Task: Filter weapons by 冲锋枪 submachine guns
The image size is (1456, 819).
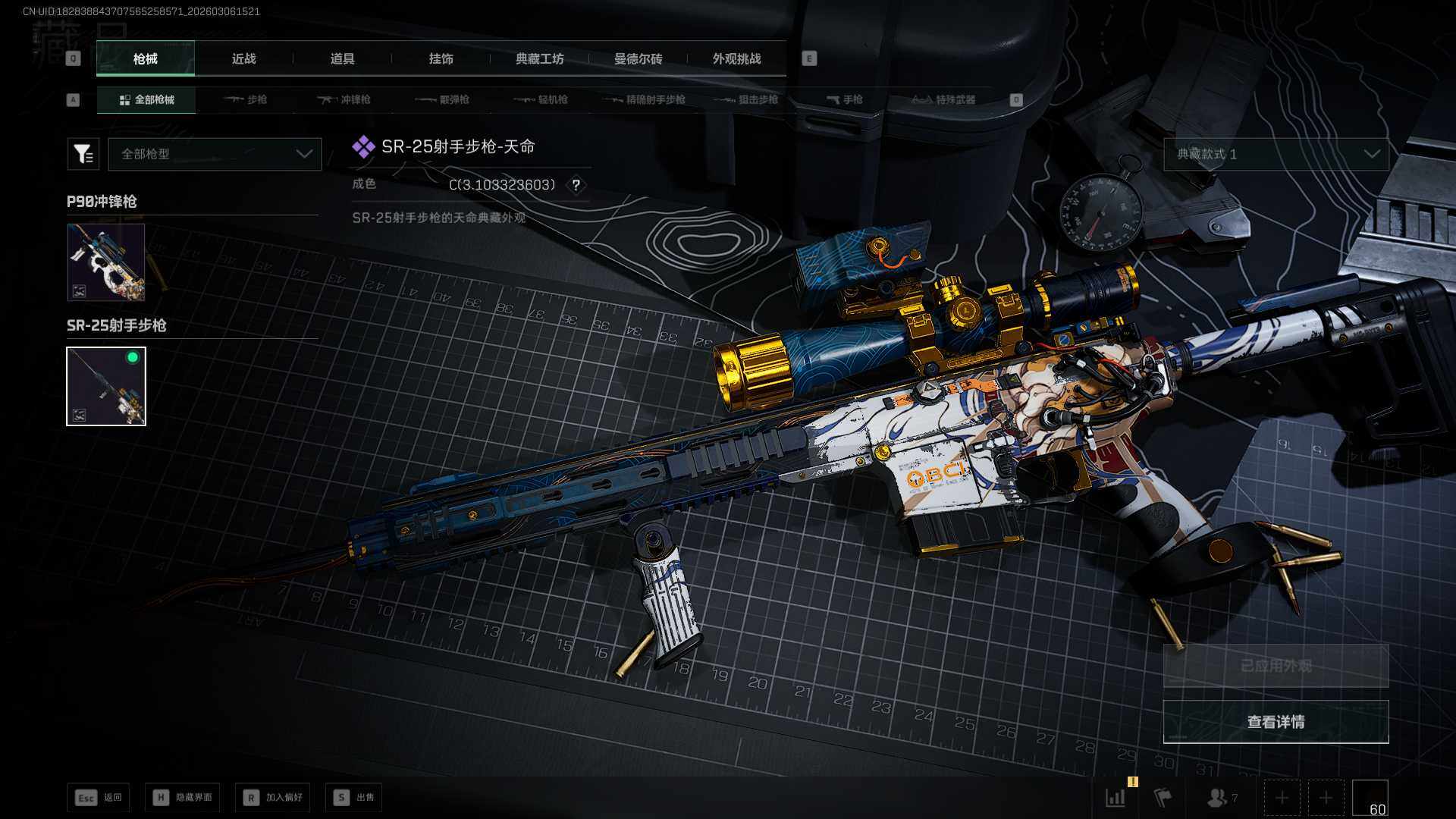Action: (x=344, y=99)
